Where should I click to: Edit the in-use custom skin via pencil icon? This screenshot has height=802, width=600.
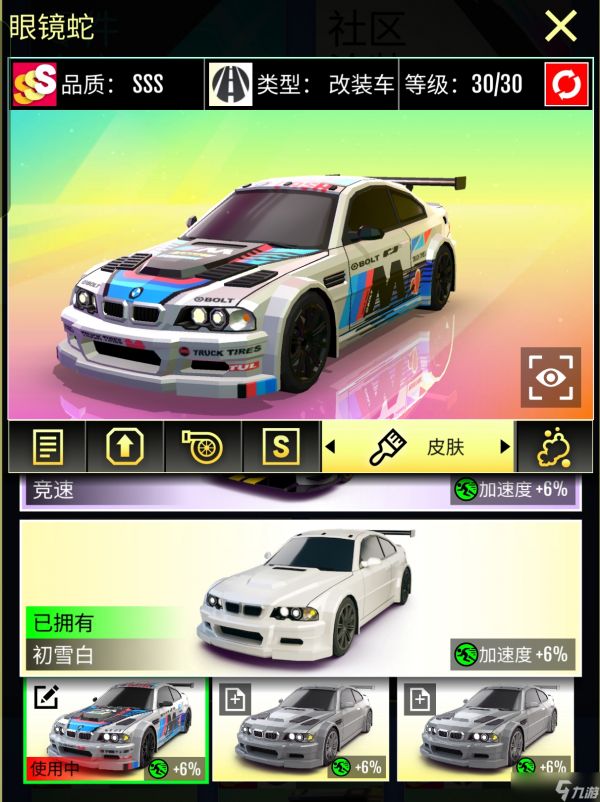click(44, 697)
